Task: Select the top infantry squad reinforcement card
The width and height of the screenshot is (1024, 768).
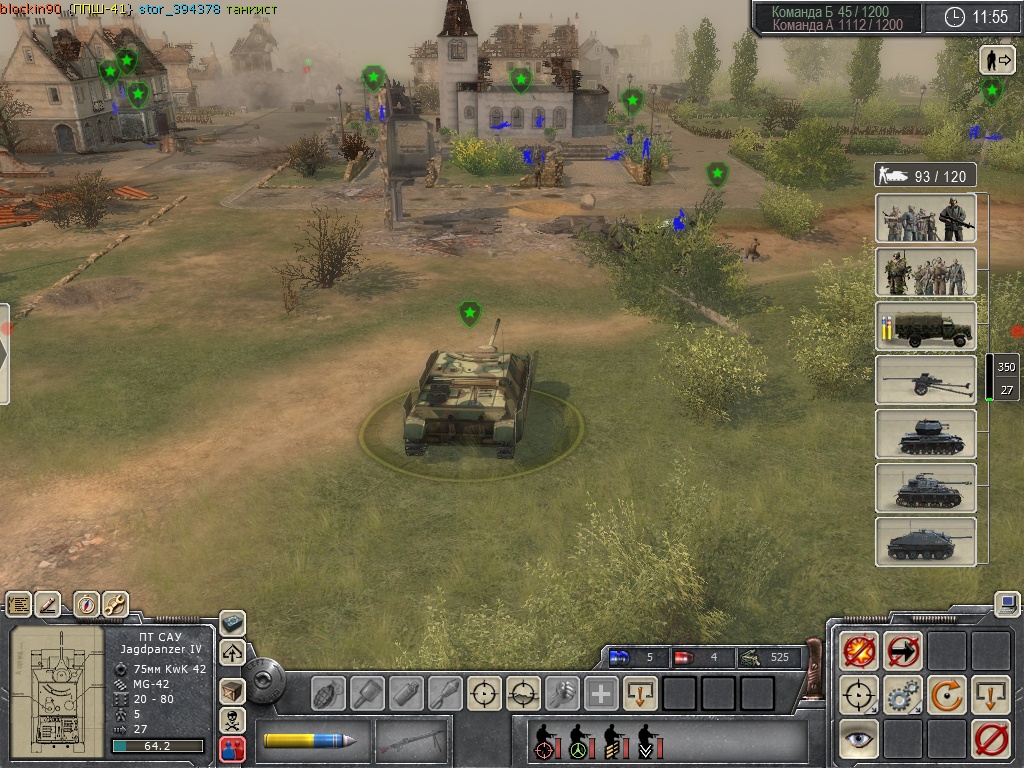Action: (926, 218)
